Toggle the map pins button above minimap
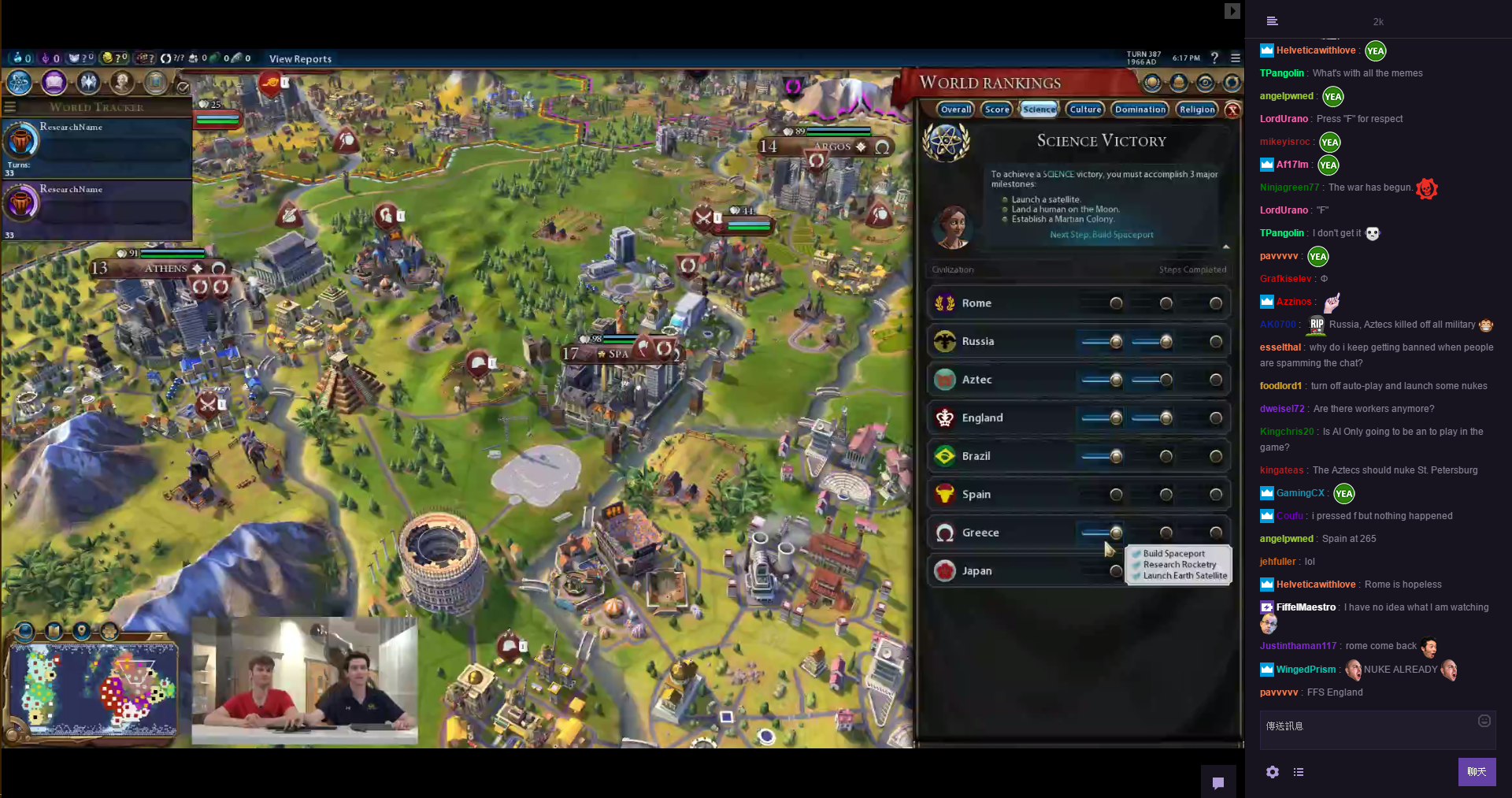The height and width of the screenshot is (798, 1512). click(81, 631)
